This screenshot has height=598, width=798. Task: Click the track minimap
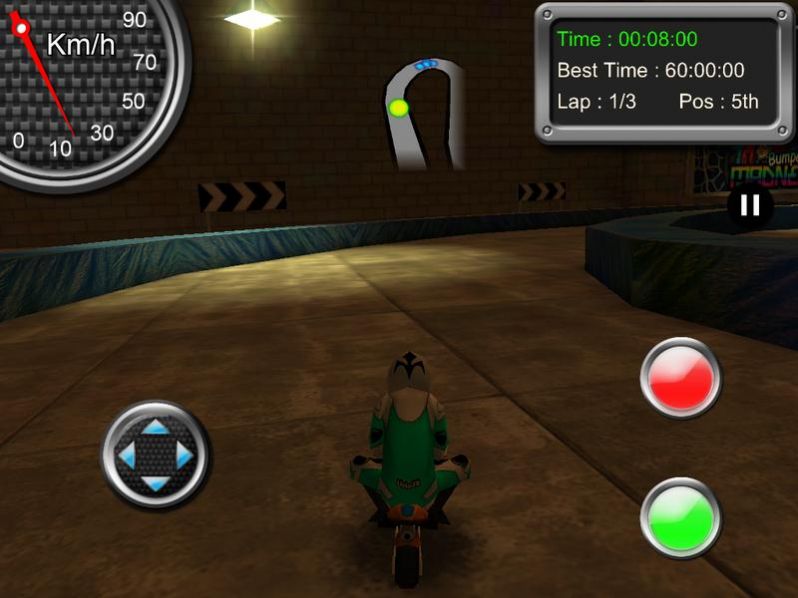tap(426, 112)
